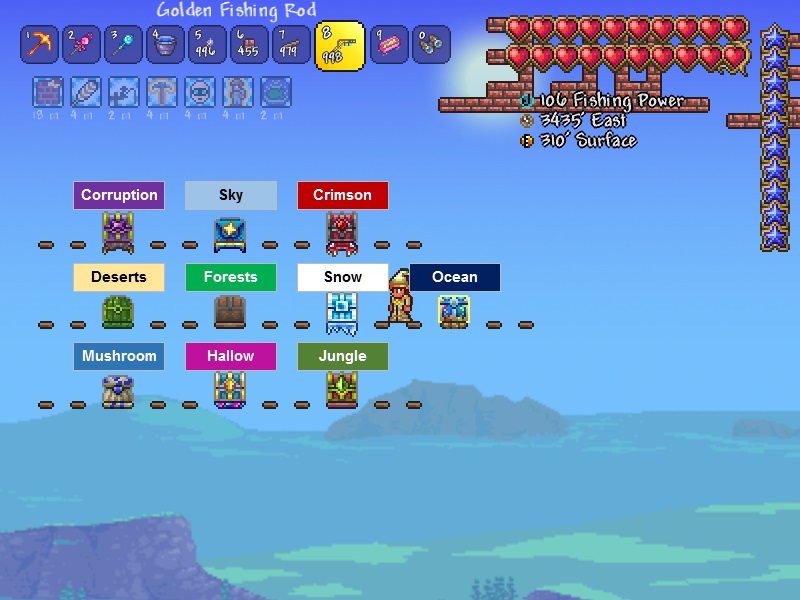Screen dimensions: 800x600
Task: Equip the binoculars in slot 0
Action: [x=431, y=45]
